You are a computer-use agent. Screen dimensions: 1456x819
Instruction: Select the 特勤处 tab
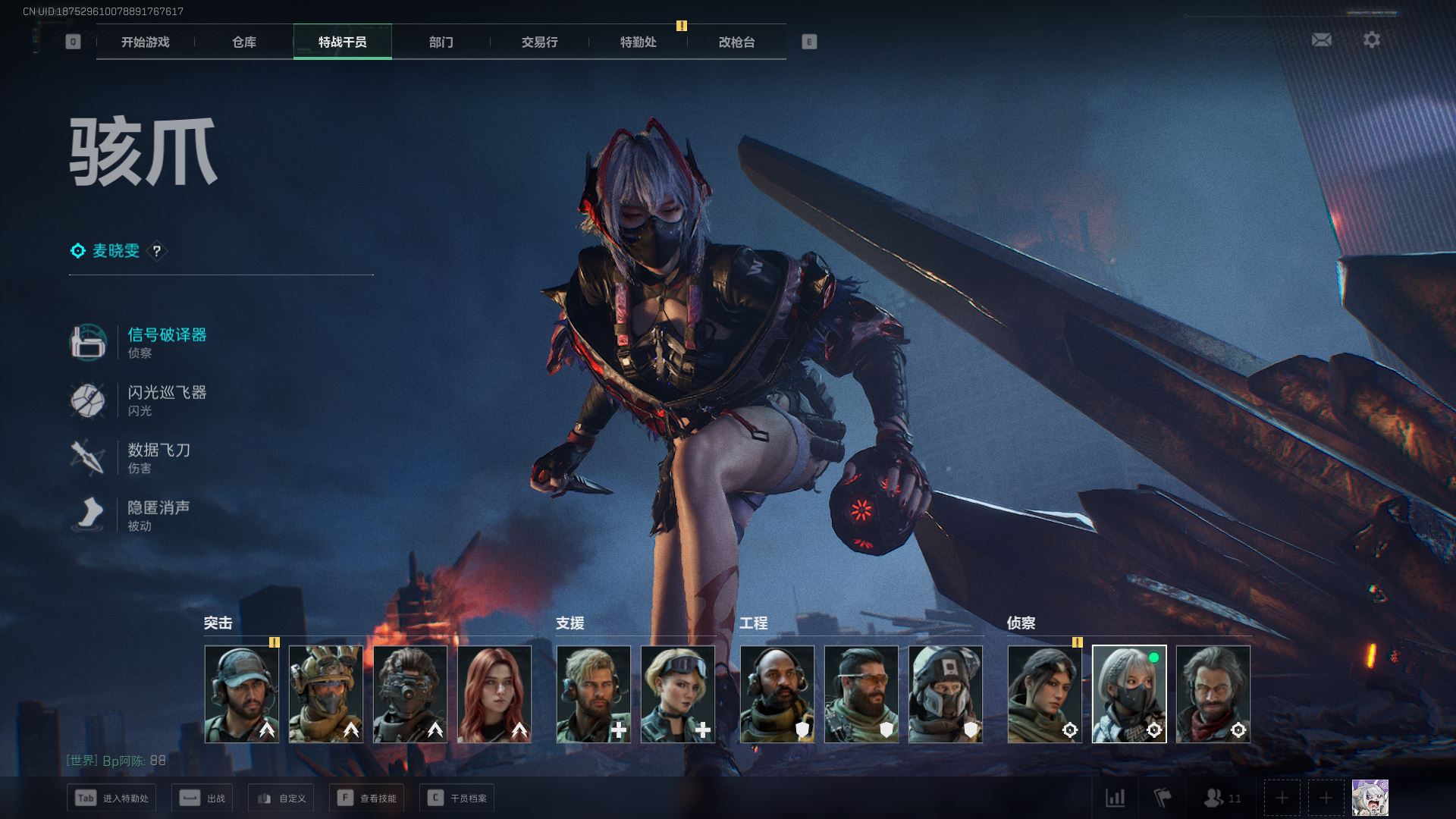click(x=638, y=42)
